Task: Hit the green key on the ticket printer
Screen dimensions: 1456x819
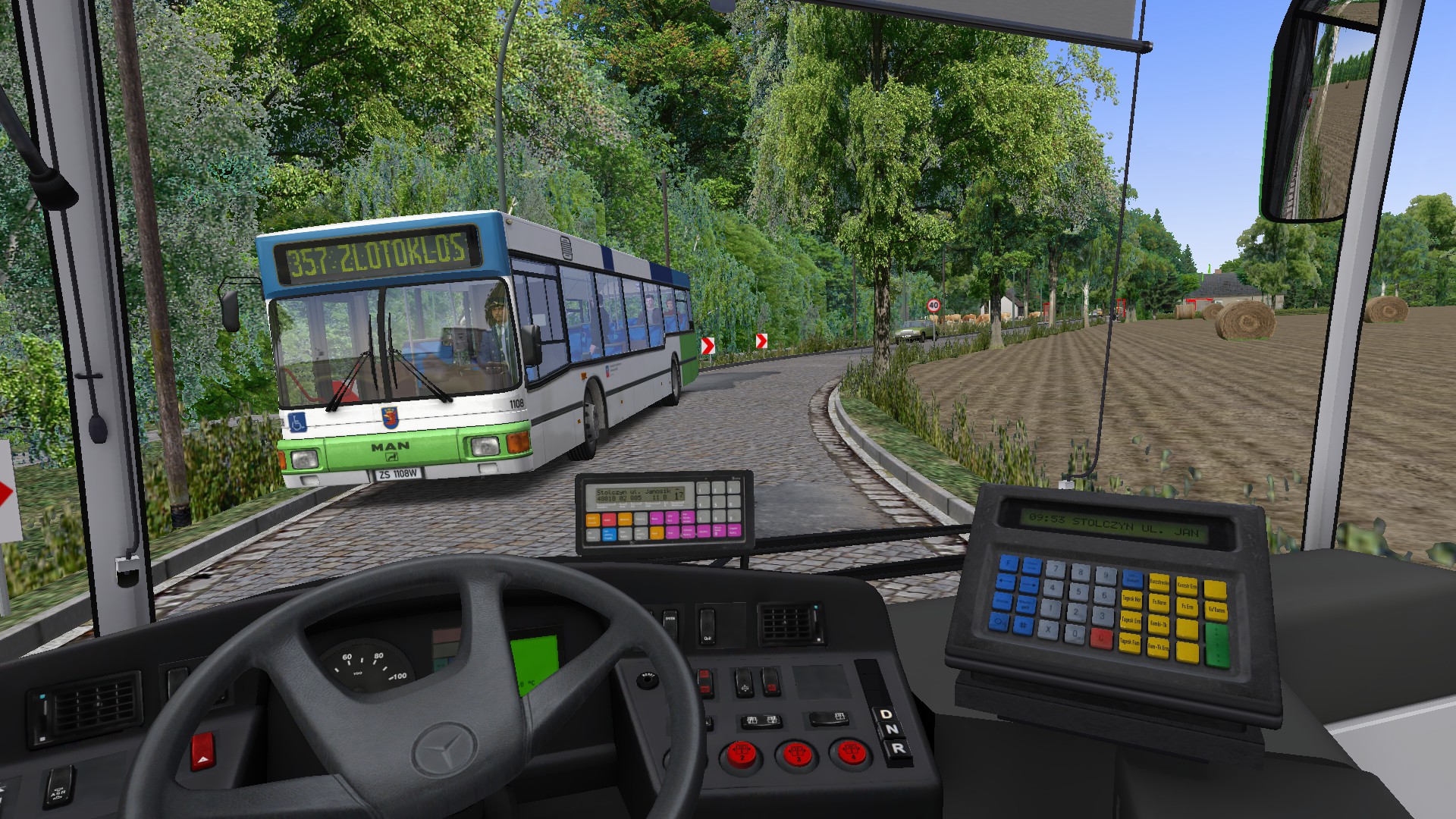Action: [x=1216, y=645]
